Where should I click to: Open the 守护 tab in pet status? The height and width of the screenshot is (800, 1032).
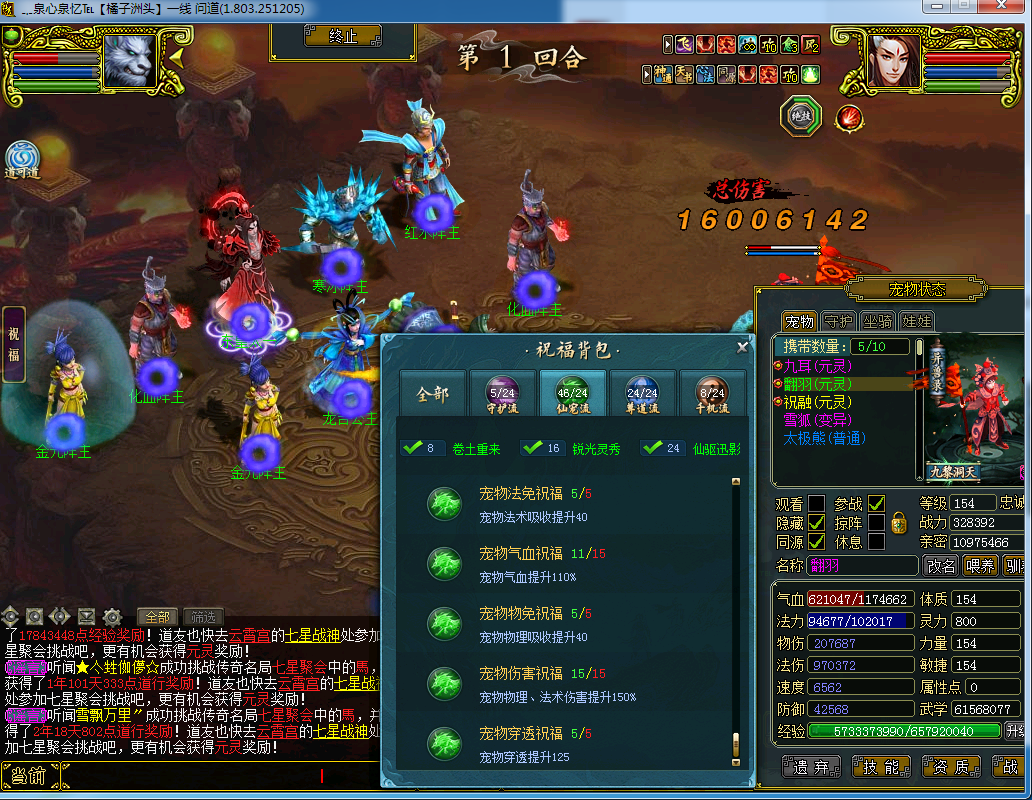tap(837, 322)
